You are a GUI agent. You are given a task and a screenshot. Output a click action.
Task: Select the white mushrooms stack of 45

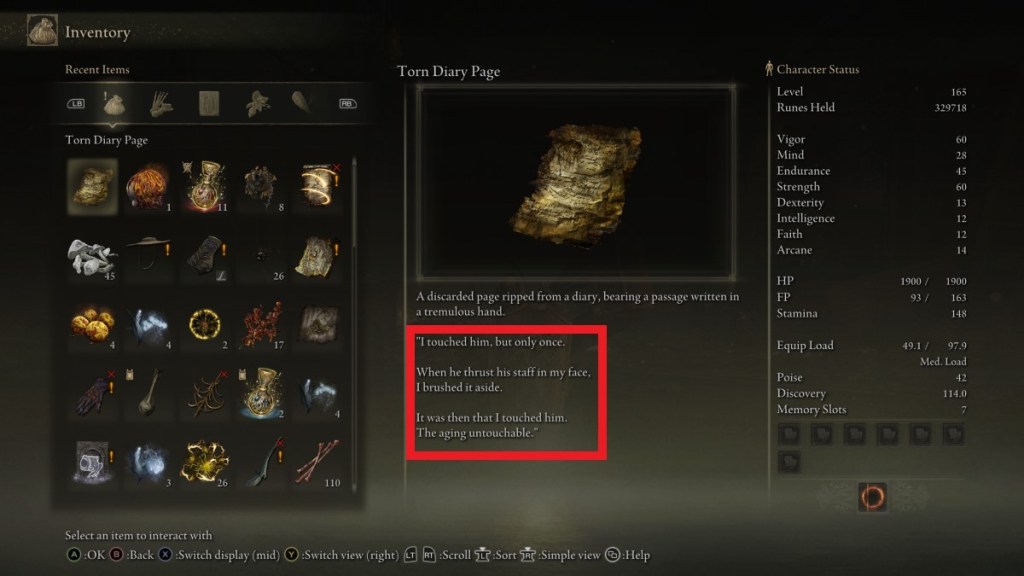point(91,257)
